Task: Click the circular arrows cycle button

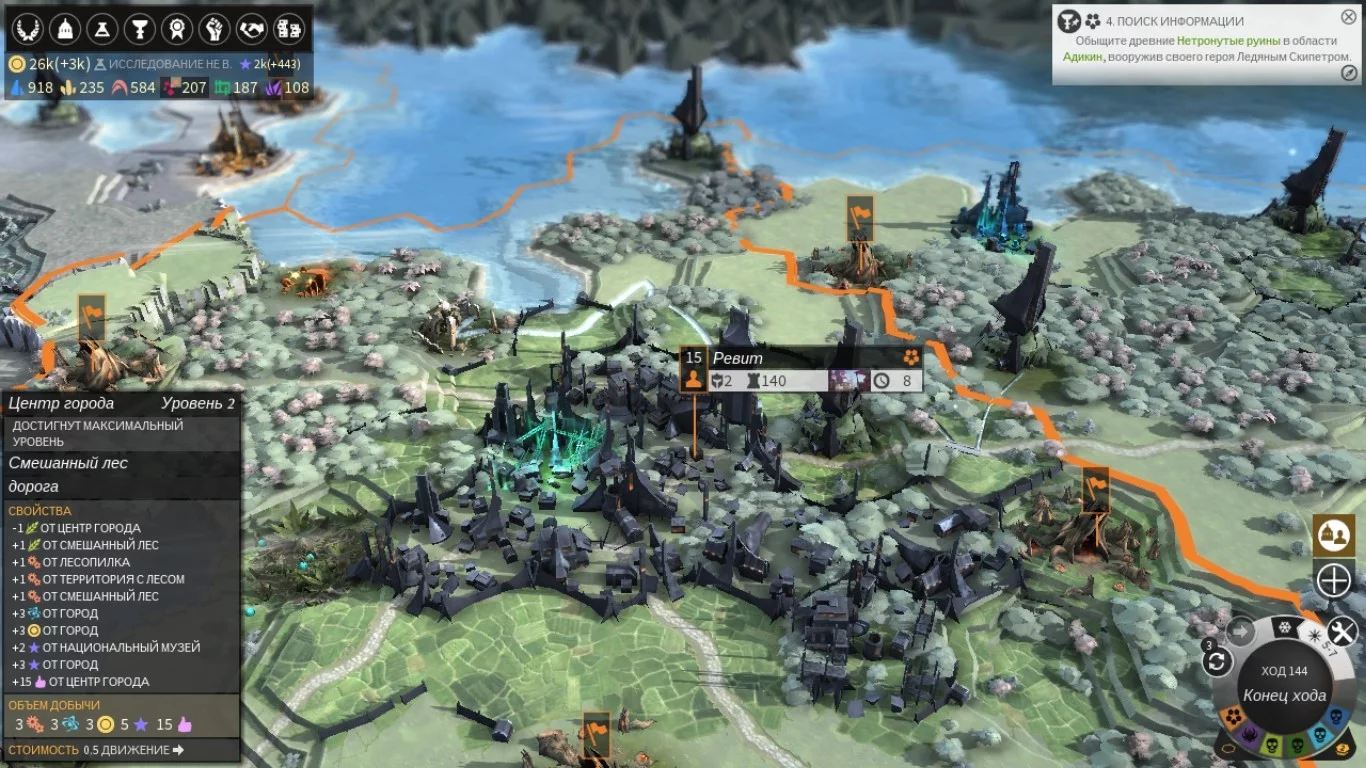Action: pos(1217,661)
